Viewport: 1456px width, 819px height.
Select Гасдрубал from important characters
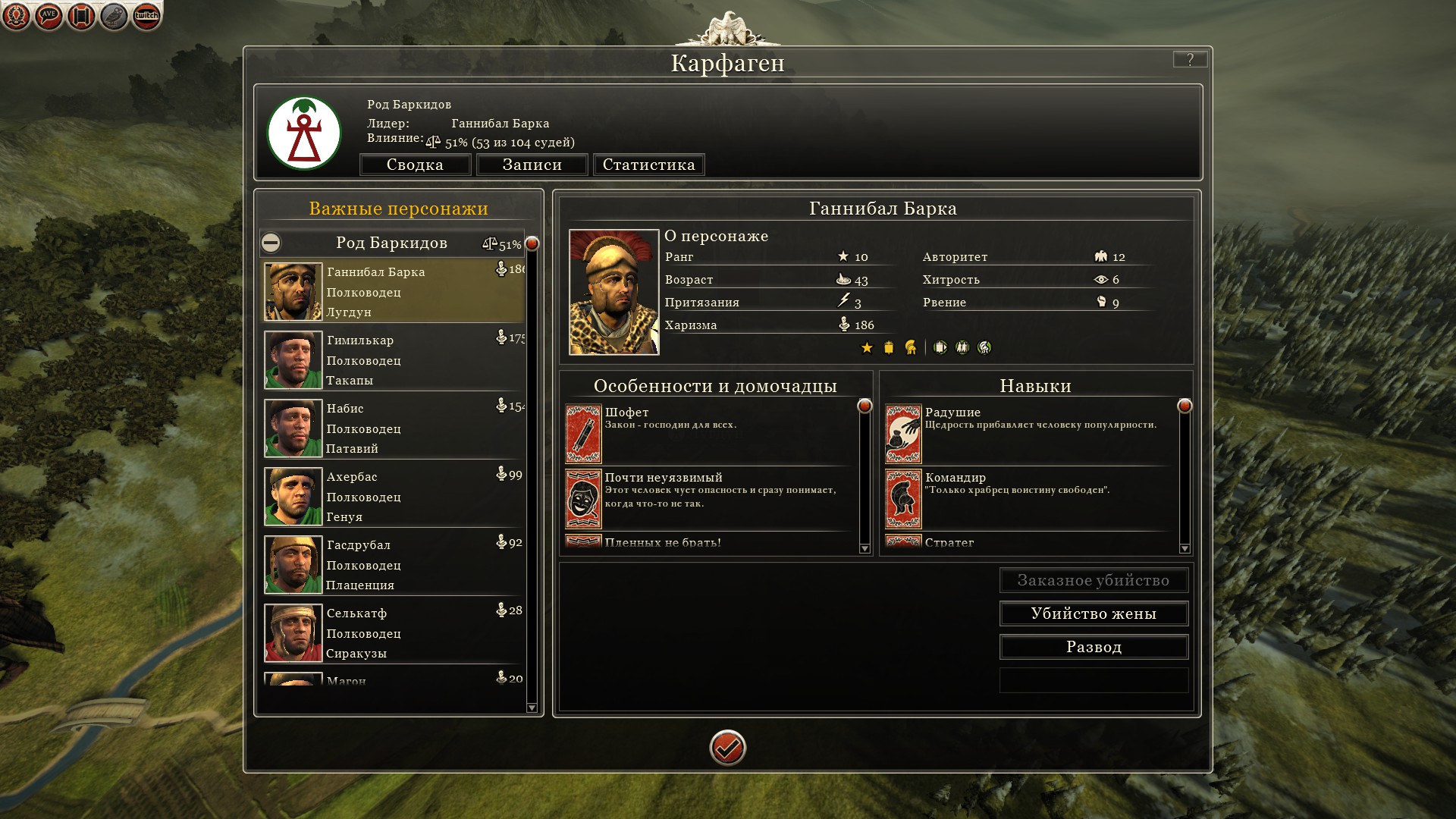pos(393,565)
